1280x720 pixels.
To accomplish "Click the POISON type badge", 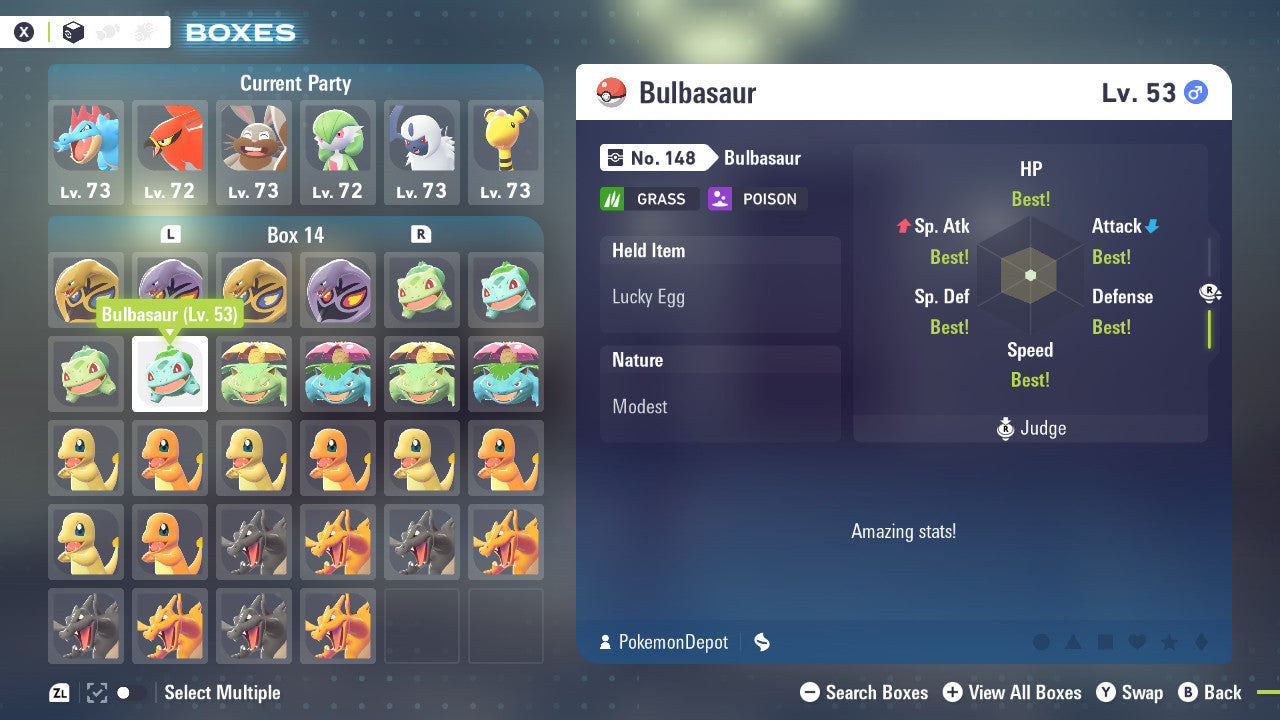I will [757, 199].
